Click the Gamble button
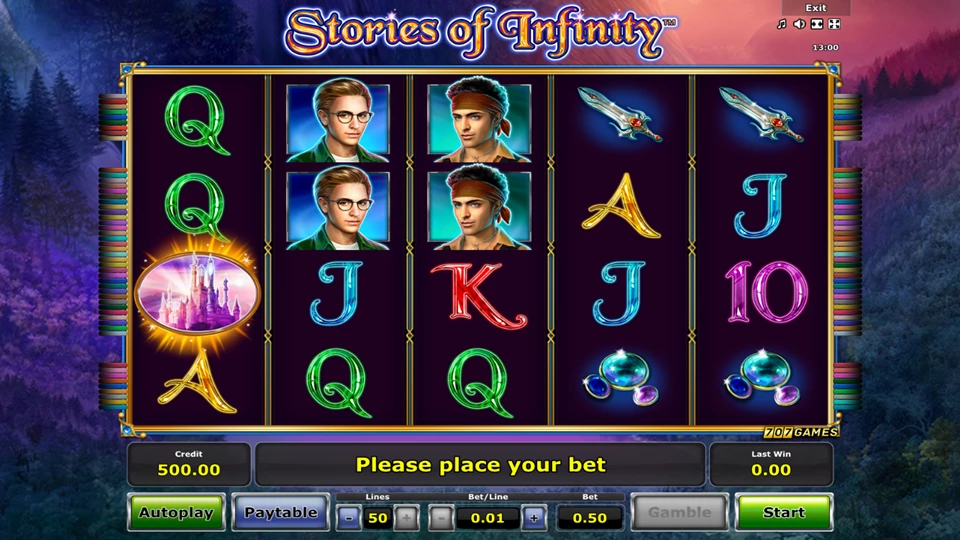The width and height of the screenshot is (960, 540). click(679, 513)
